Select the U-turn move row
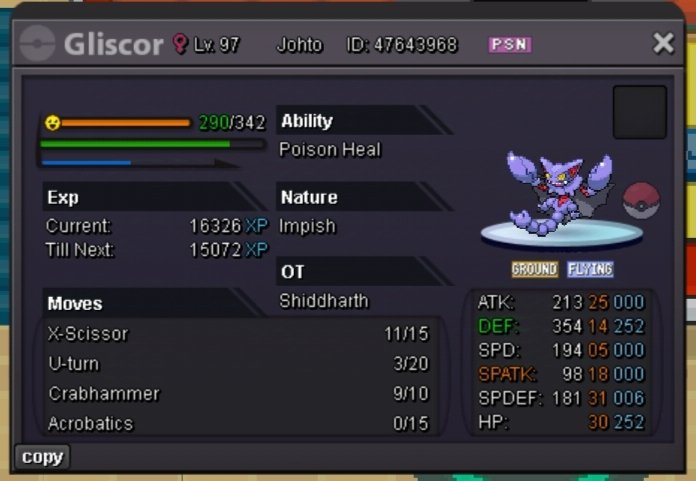 click(238, 364)
